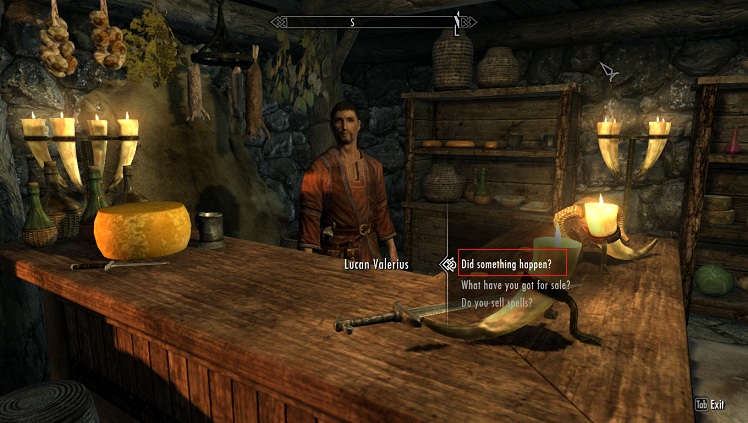Choose "What have you got for sale?"

515,285
